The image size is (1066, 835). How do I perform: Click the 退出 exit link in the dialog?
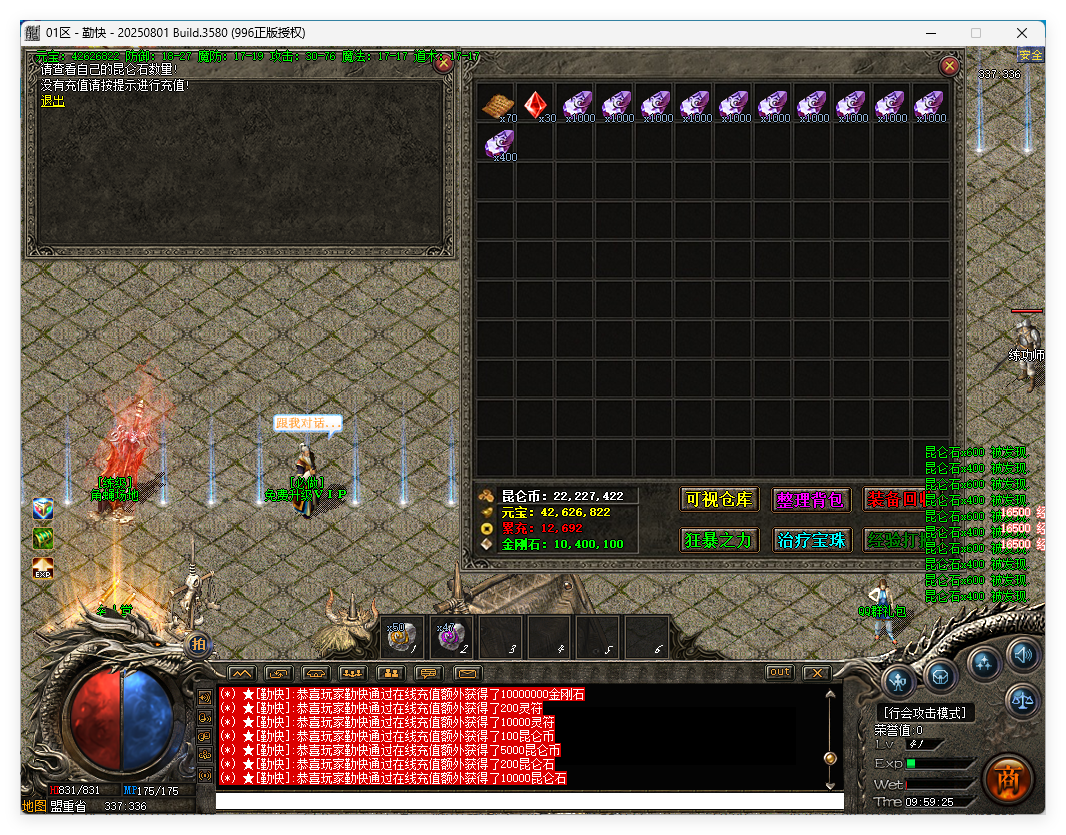[52, 101]
